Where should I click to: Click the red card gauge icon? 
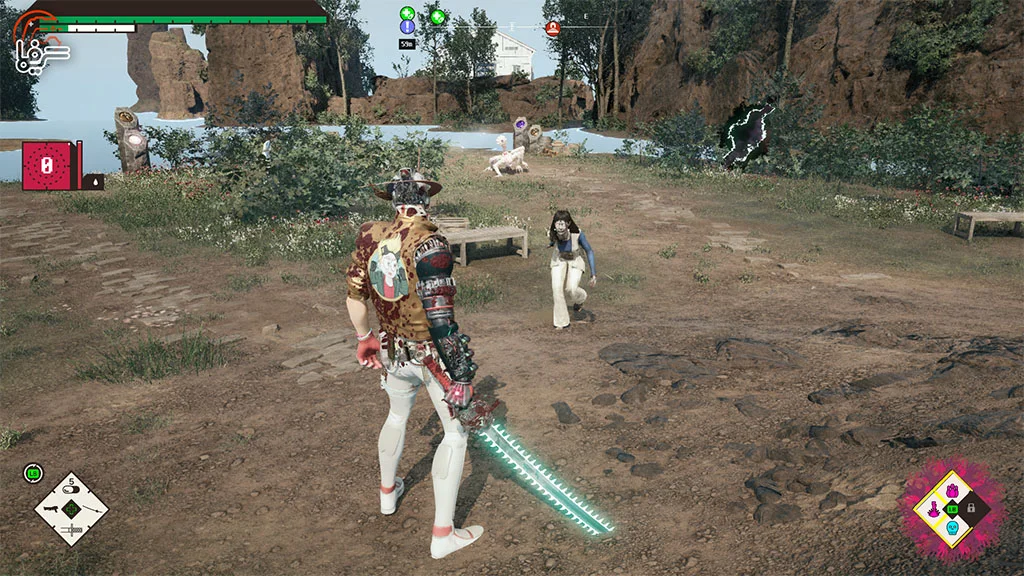click(x=45, y=166)
